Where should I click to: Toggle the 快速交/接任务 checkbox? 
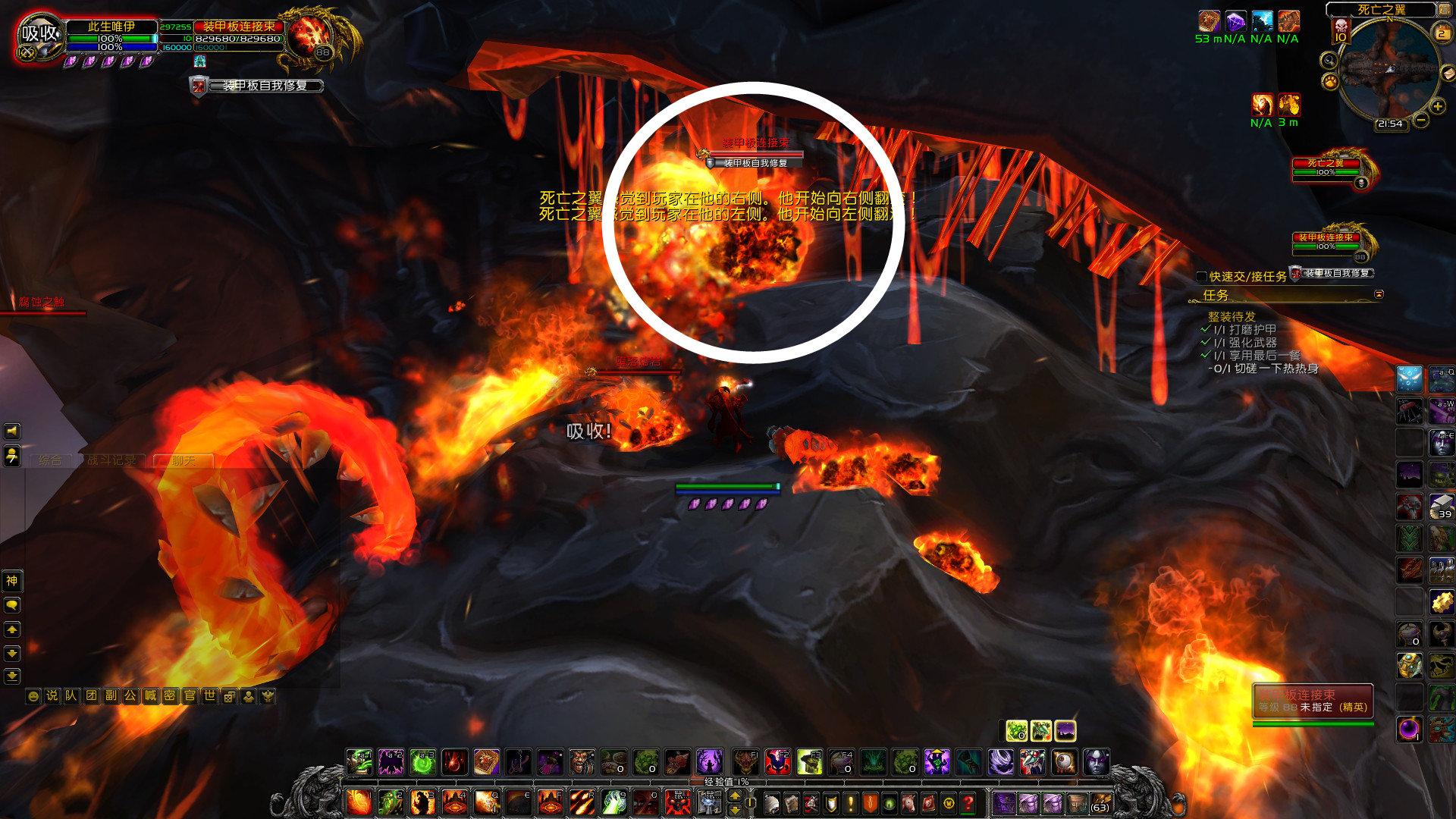[x=1201, y=277]
